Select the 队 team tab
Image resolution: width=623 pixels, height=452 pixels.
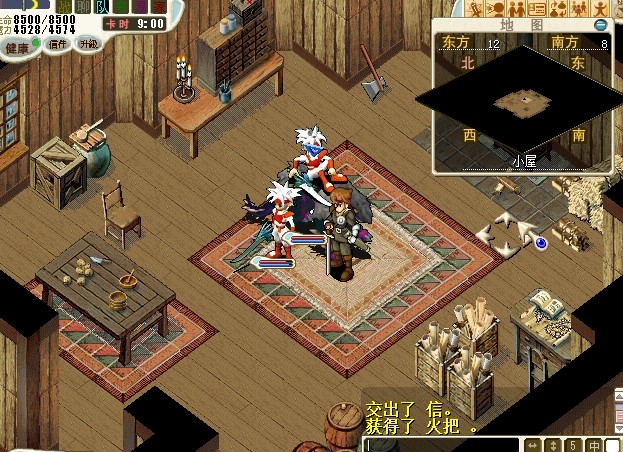click(x=101, y=6)
